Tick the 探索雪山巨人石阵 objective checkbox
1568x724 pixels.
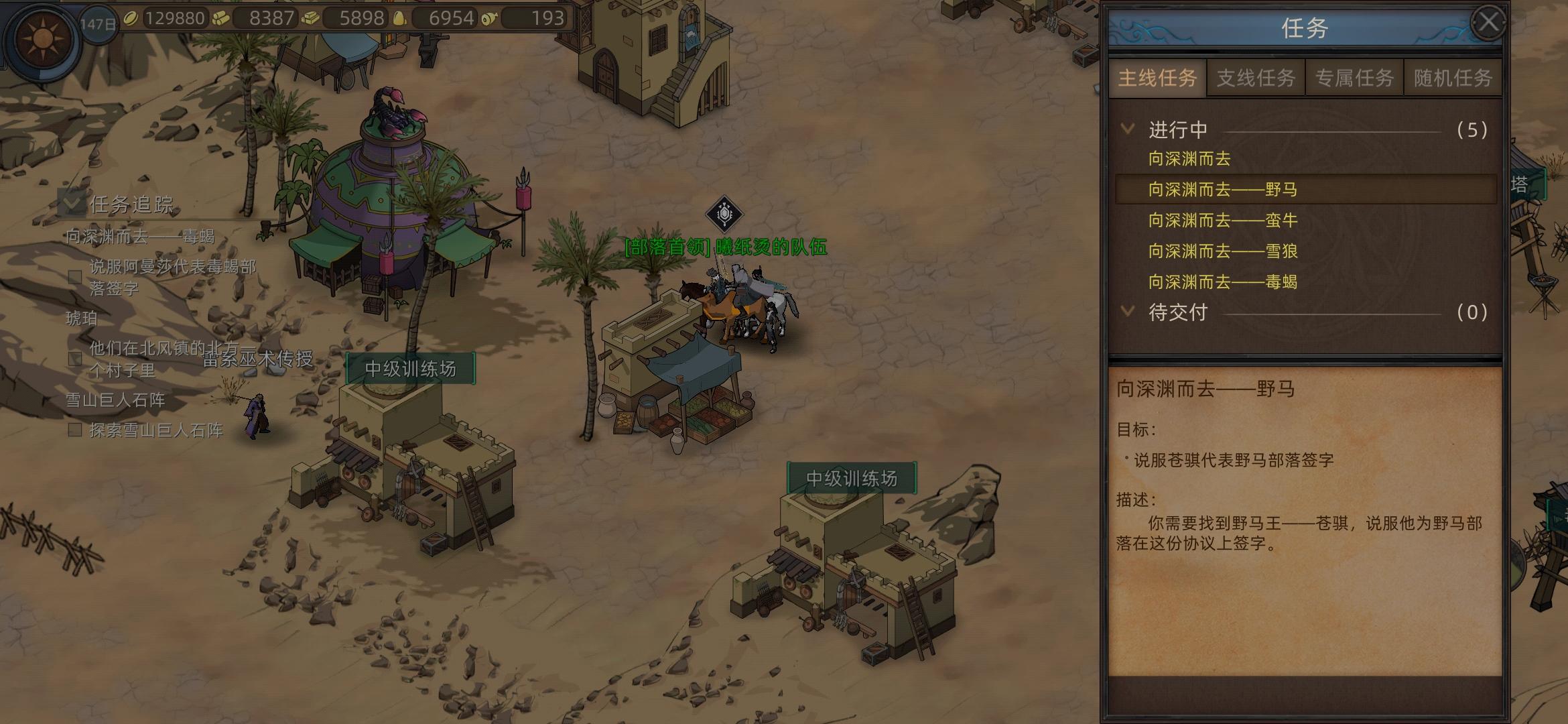point(75,430)
